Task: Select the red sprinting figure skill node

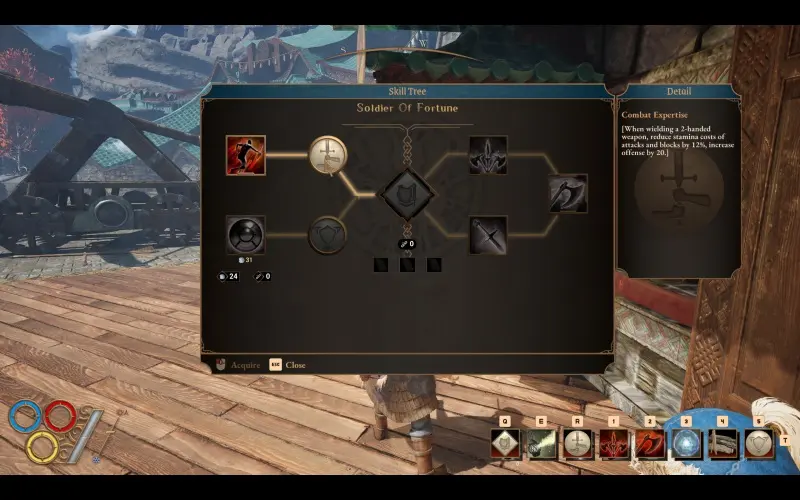Action: click(245, 155)
